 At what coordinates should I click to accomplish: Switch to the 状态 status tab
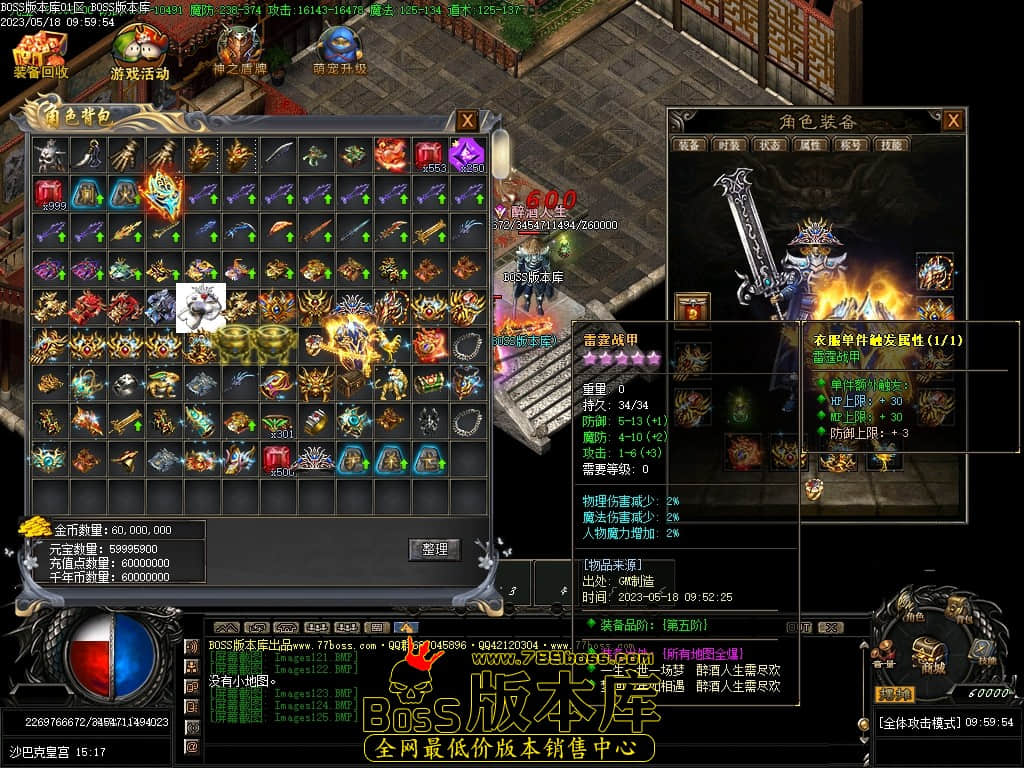pos(768,145)
